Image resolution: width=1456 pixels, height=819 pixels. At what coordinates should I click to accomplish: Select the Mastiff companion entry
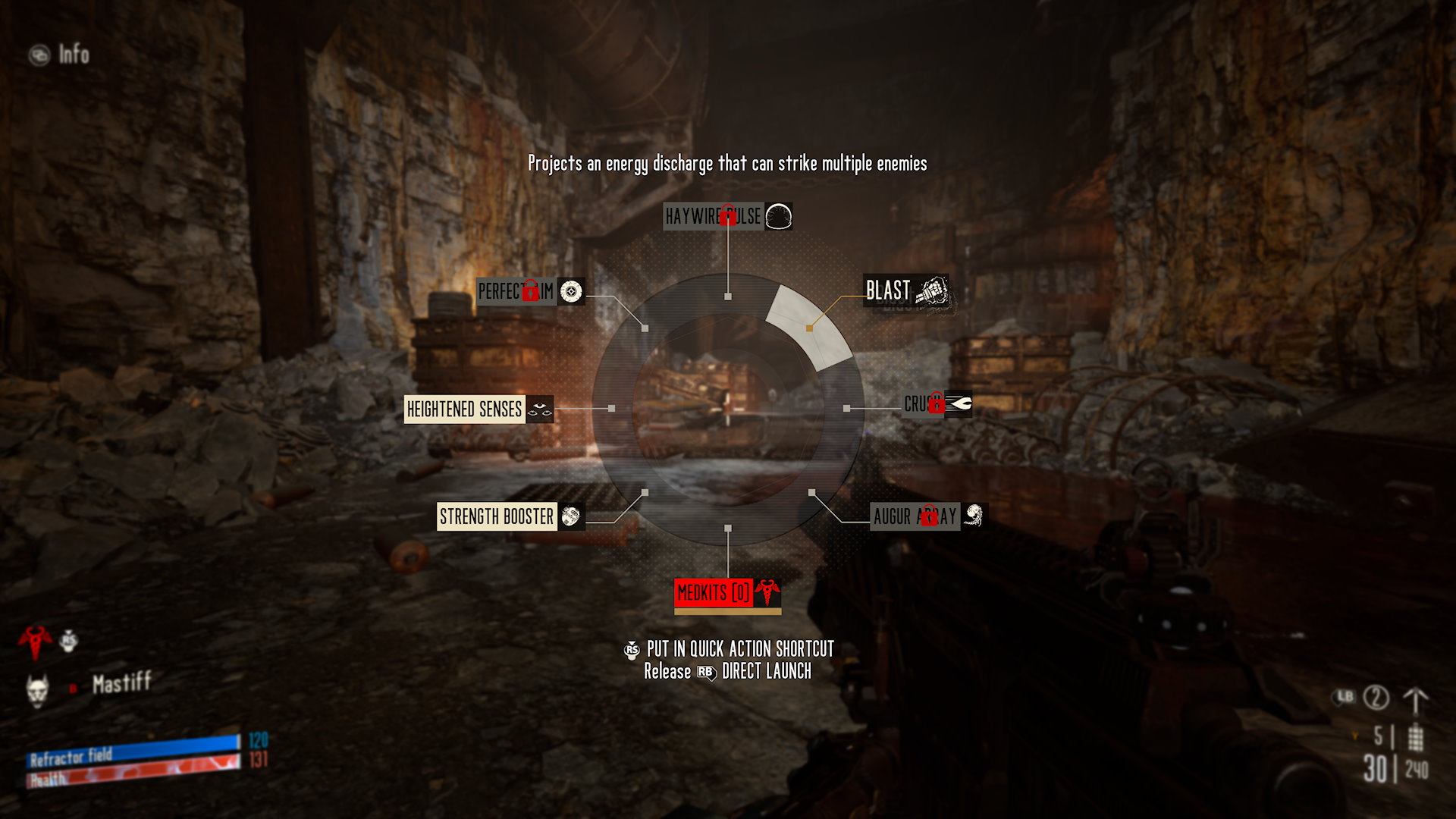coord(120,684)
